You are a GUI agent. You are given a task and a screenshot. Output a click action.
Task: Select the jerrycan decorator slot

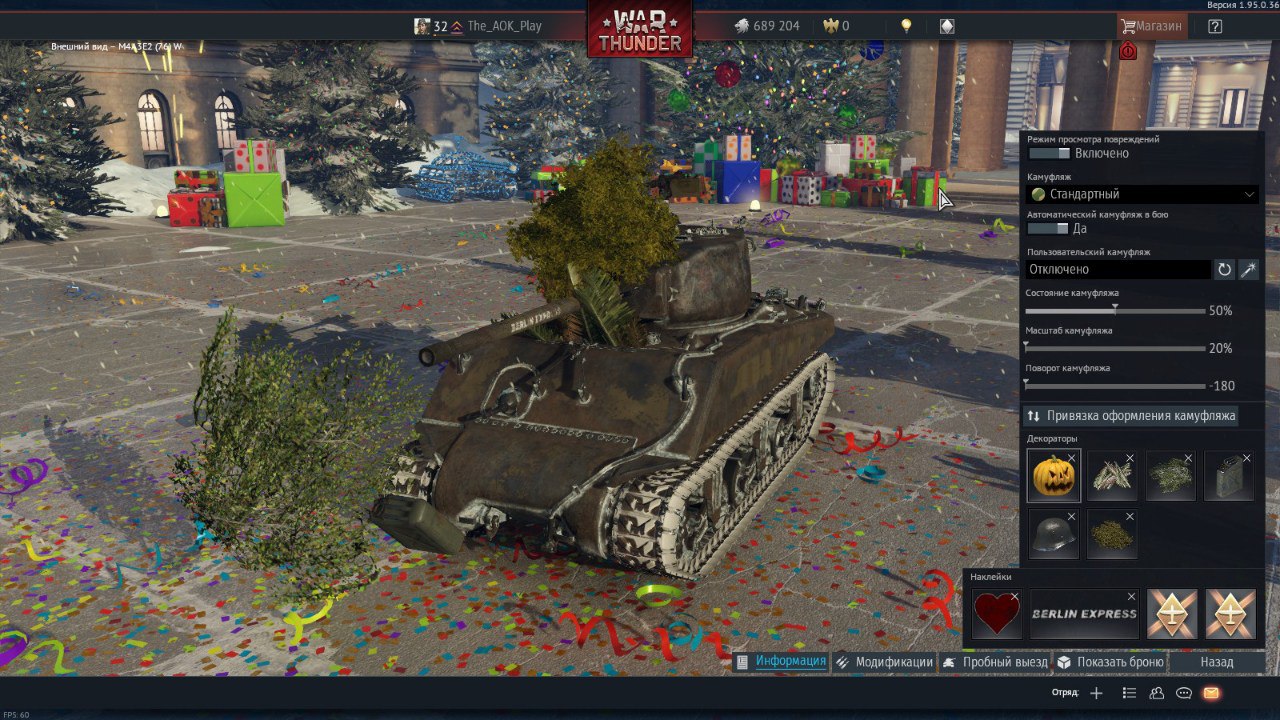1228,475
